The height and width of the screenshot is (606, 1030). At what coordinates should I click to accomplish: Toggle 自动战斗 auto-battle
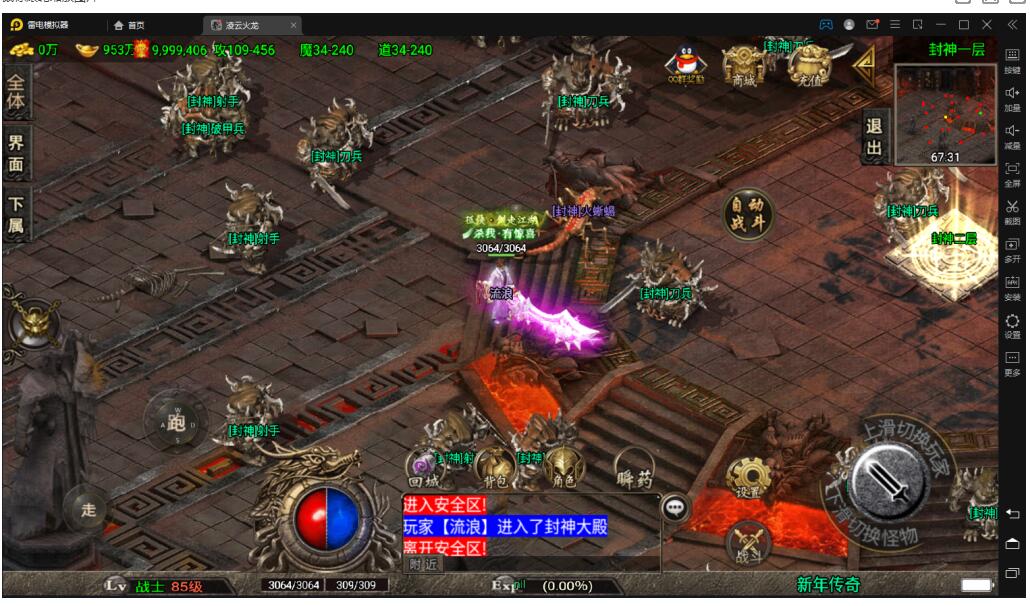(748, 214)
